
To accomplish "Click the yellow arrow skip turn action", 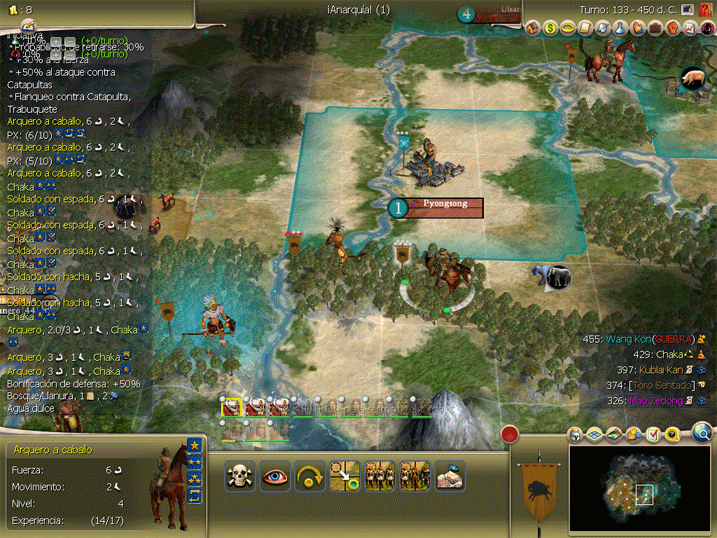I will (x=311, y=475).
